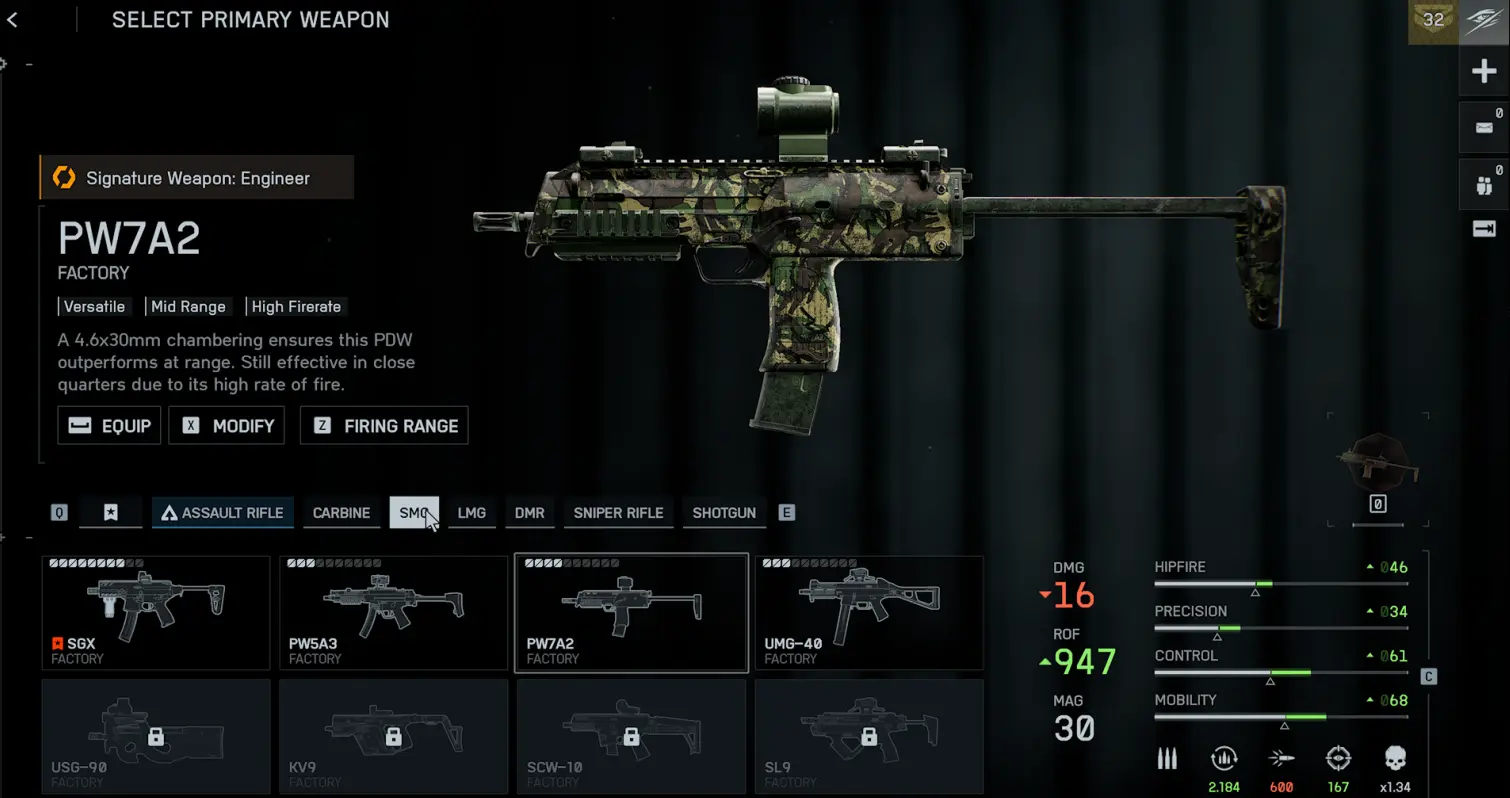
Task: Open the LMG weapon tab
Action: coord(472,513)
